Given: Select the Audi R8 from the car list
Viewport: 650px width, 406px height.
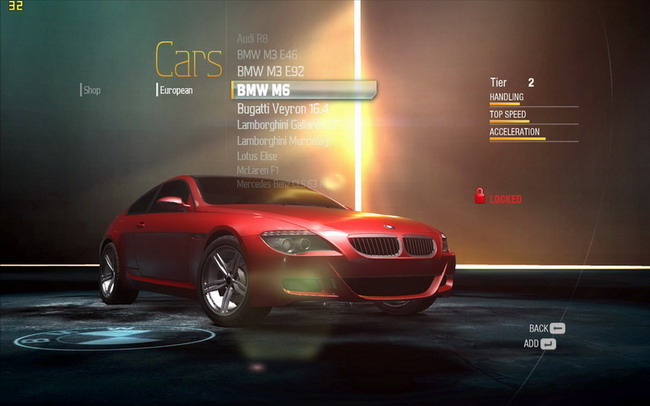Looking at the screenshot, I should click(x=253, y=38).
